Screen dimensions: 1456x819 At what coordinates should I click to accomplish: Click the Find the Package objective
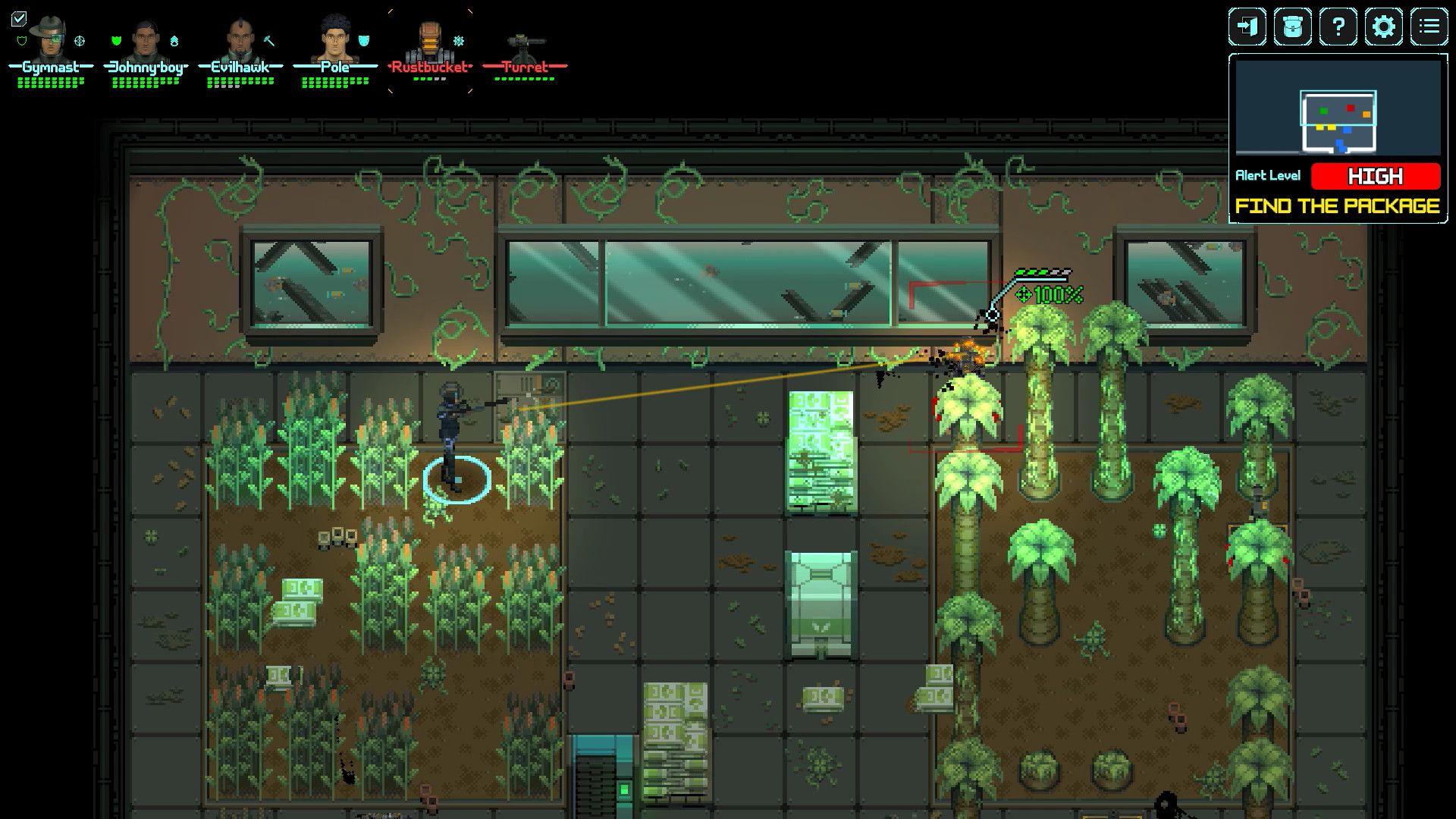pyautogui.click(x=1338, y=206)
